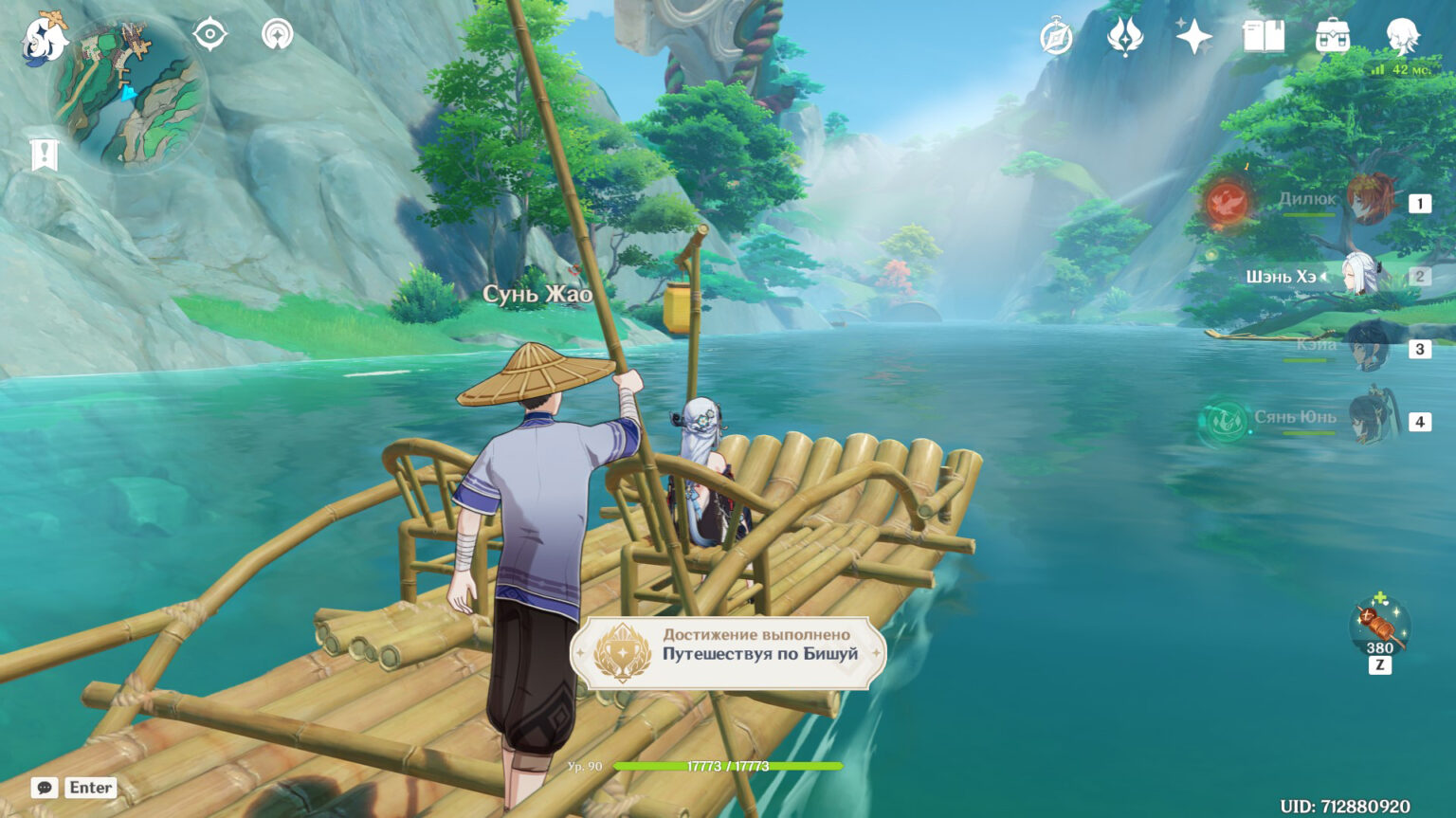Open the co-op mode icon

[277, 35]
